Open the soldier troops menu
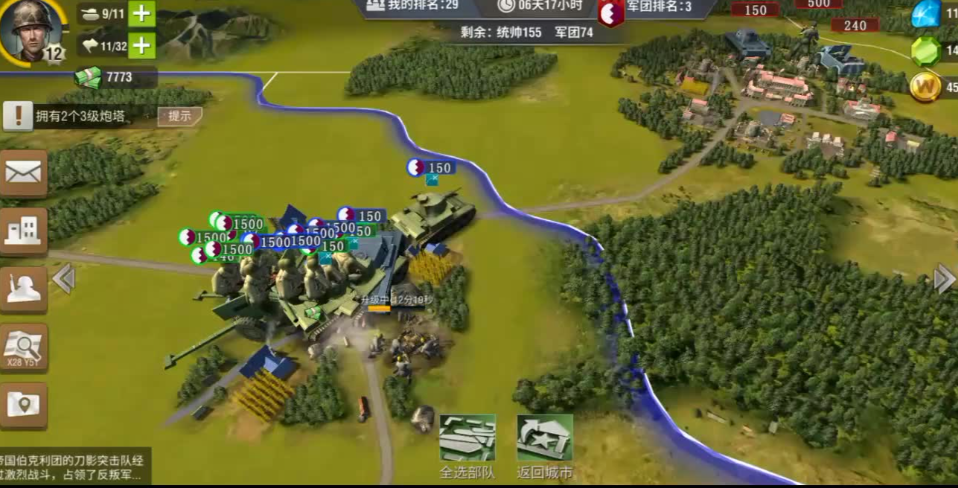The height and width of the screenshot is (488, 958). point(23,289)
